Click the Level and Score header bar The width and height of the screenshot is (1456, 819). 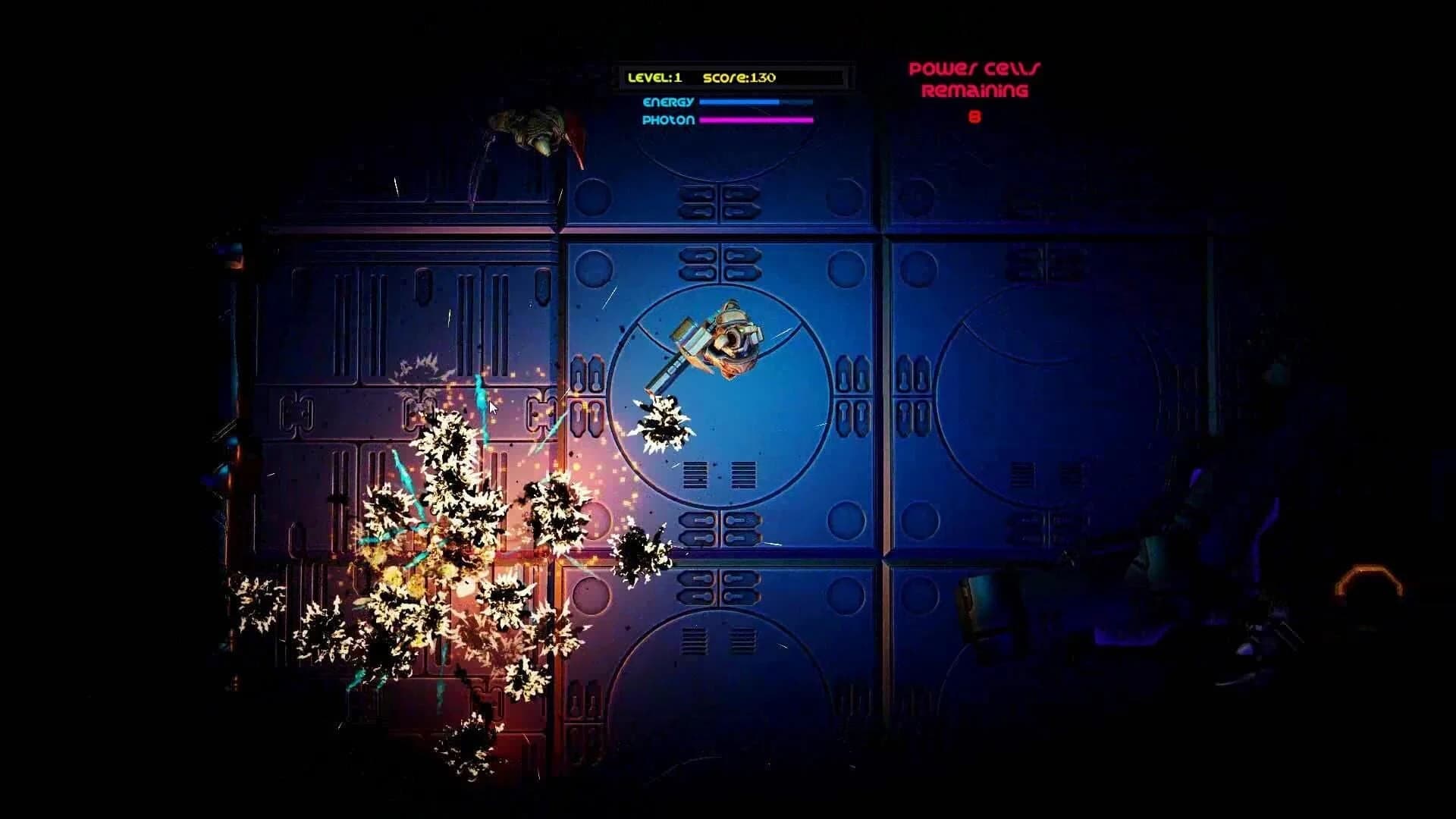click(730, 77)
